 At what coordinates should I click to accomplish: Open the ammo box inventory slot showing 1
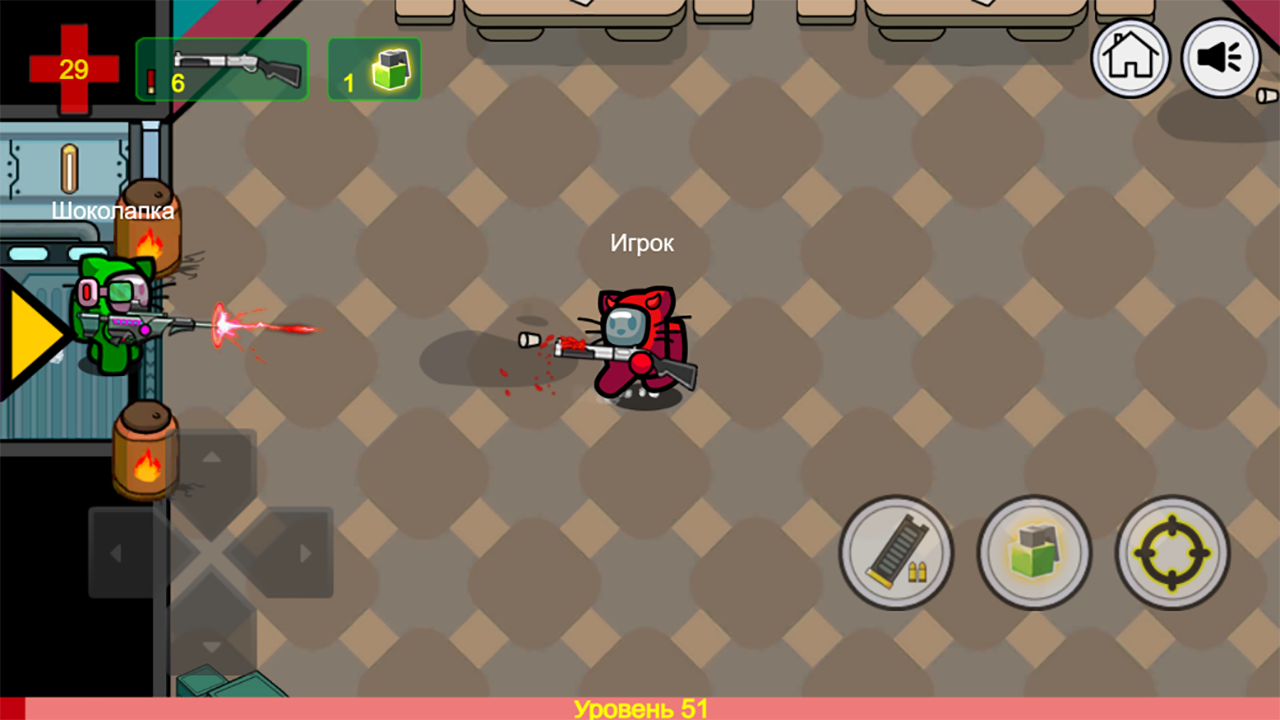coord(374,69)
